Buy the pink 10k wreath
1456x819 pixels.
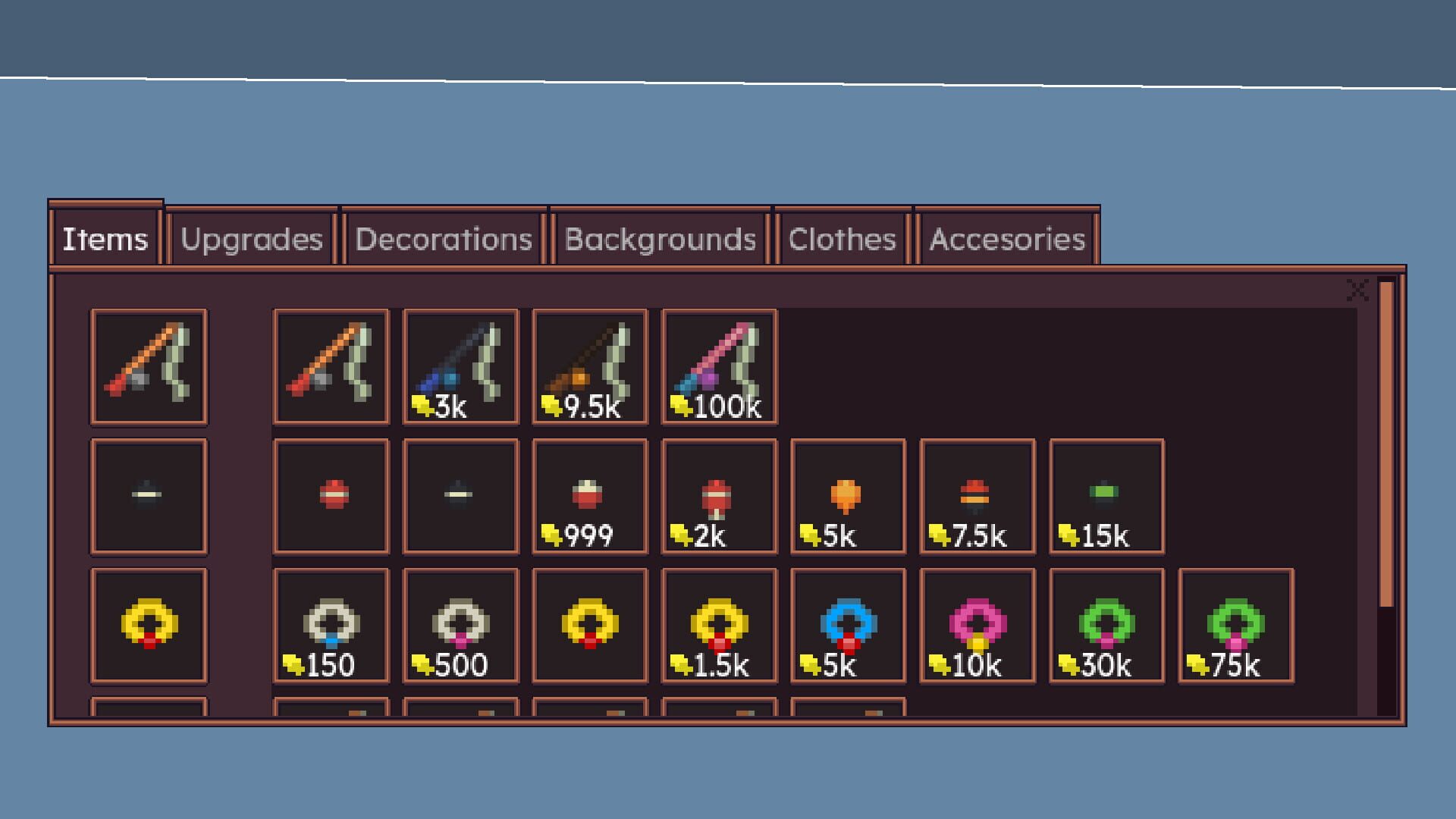coord(977,626)
